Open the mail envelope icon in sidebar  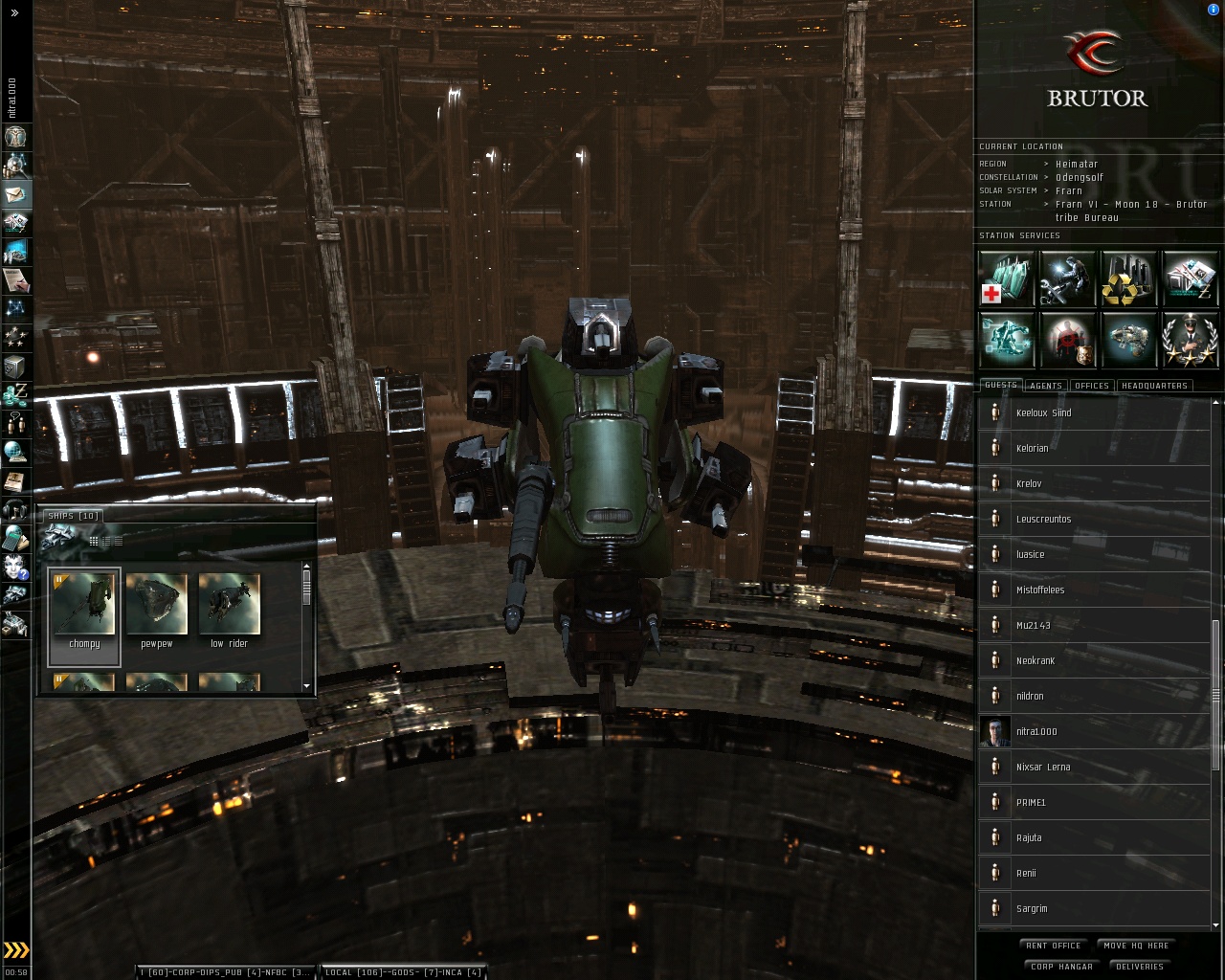[x=16, y=194]
